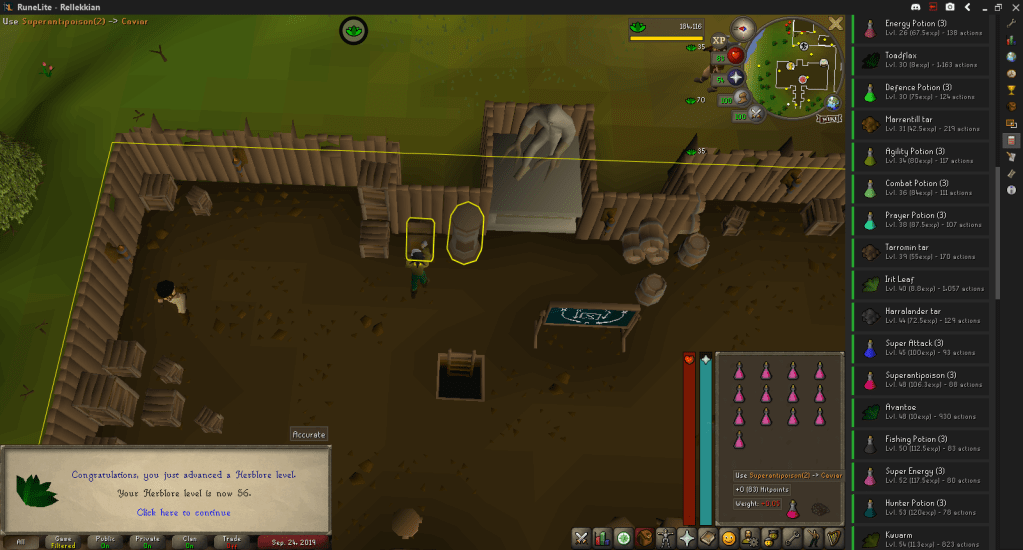Select the Prayer Potion (3) row

coord(922,219)
